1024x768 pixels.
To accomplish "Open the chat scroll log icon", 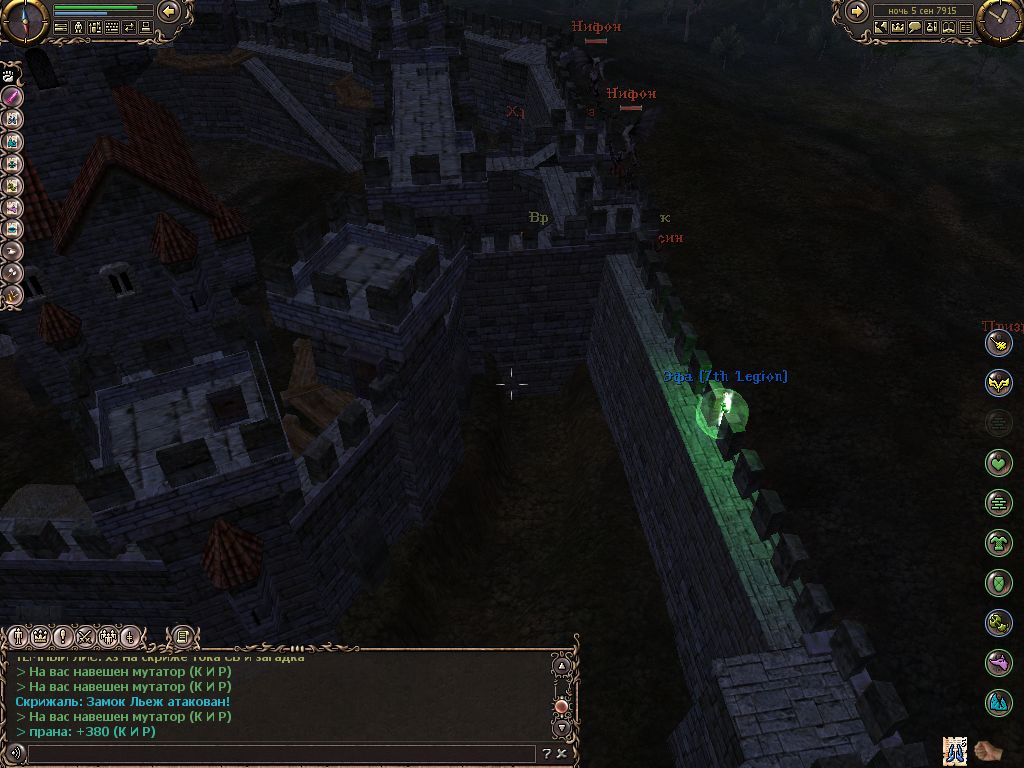I will click(x=182, y=636).
